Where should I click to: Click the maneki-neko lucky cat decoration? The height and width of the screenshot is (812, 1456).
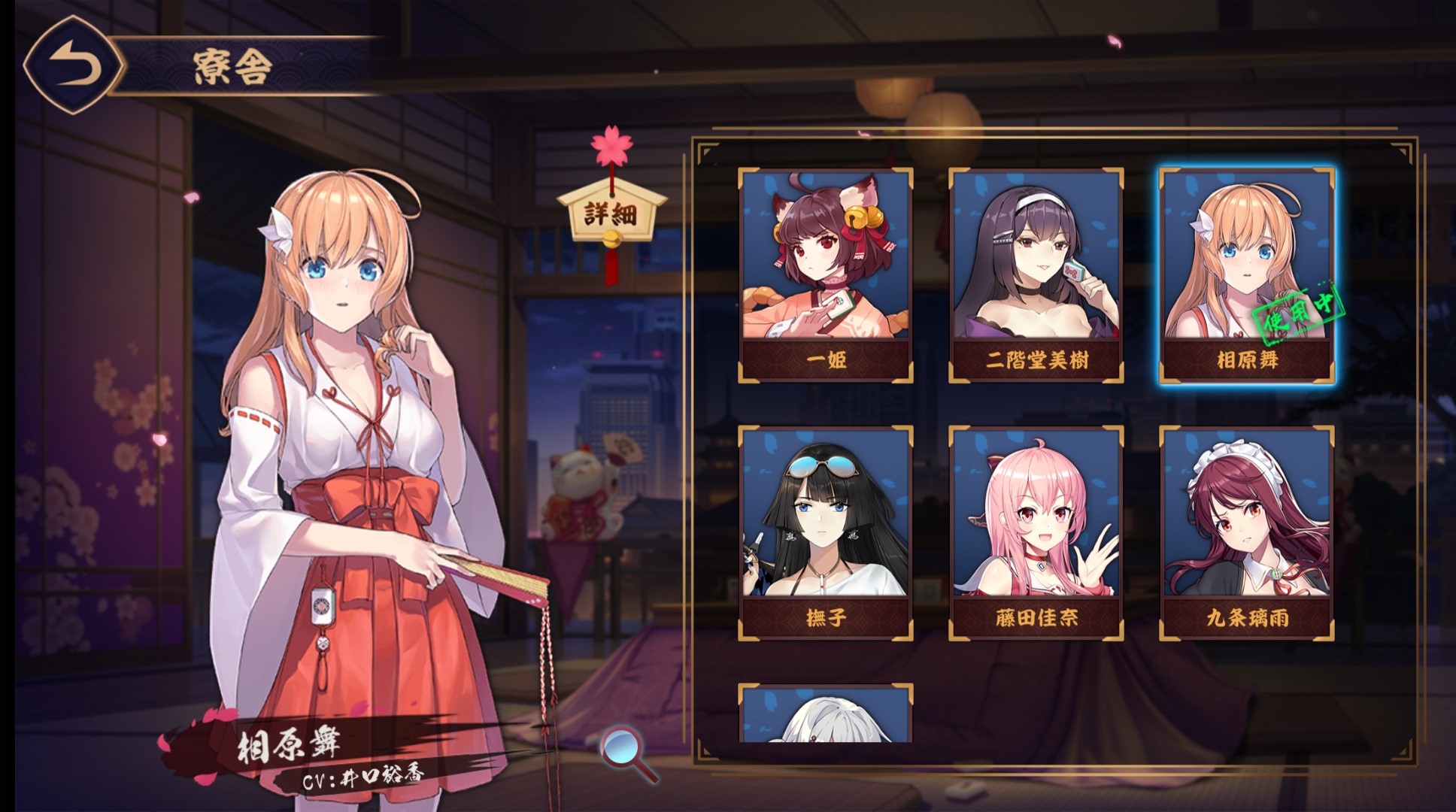tap(579, 489)
